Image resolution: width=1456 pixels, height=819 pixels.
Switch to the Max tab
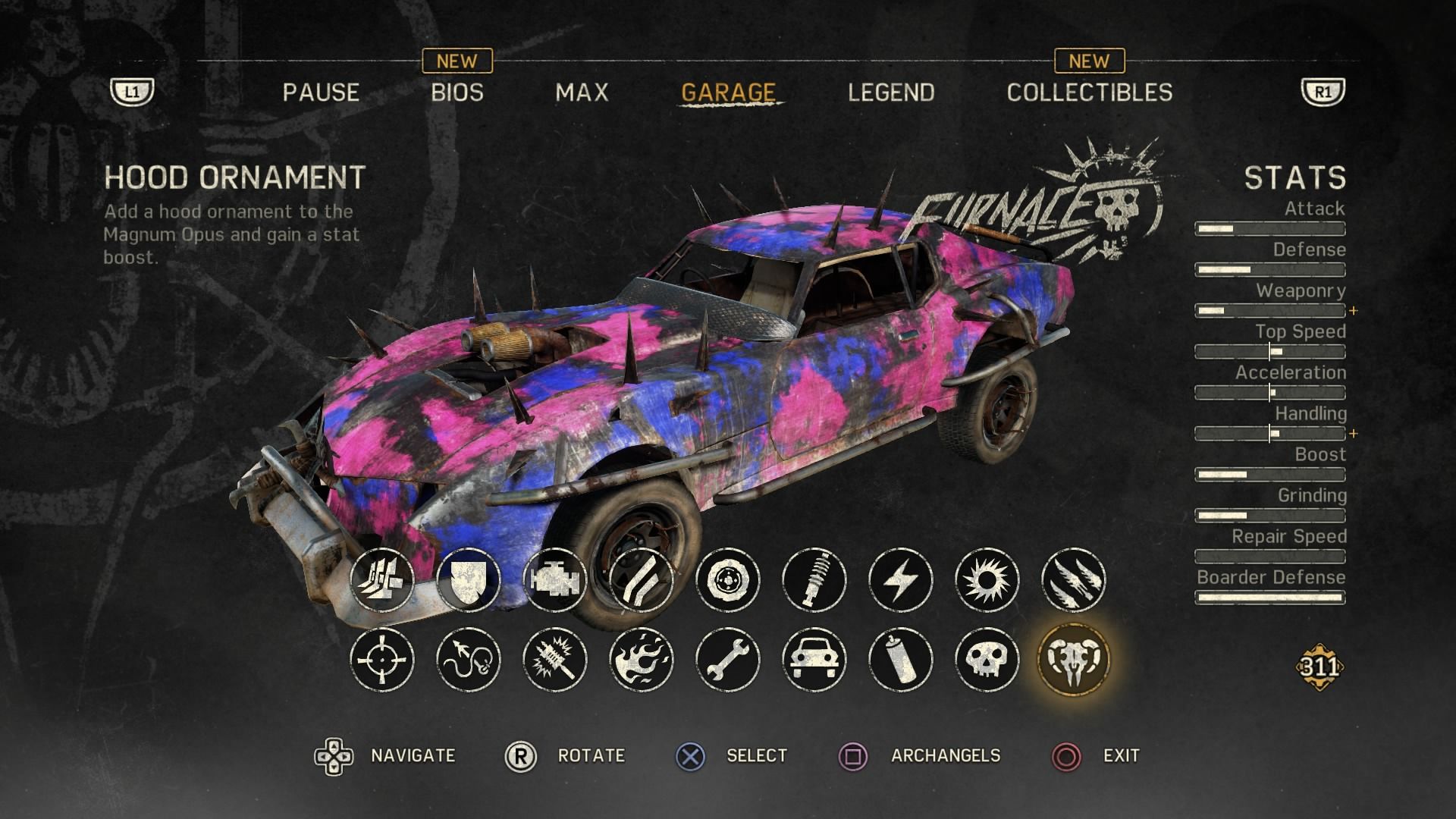tap(582, 93)
